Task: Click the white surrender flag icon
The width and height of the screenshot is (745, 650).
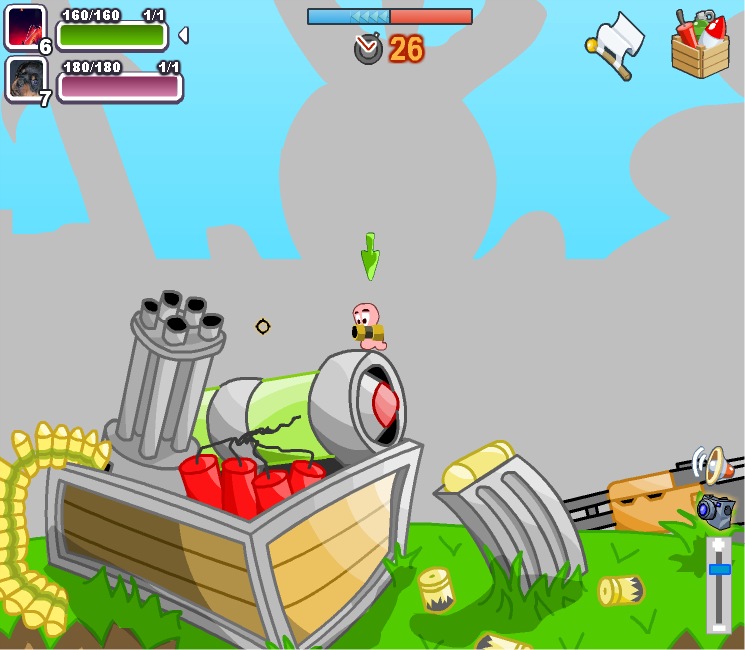Action: tap(616, 43)
